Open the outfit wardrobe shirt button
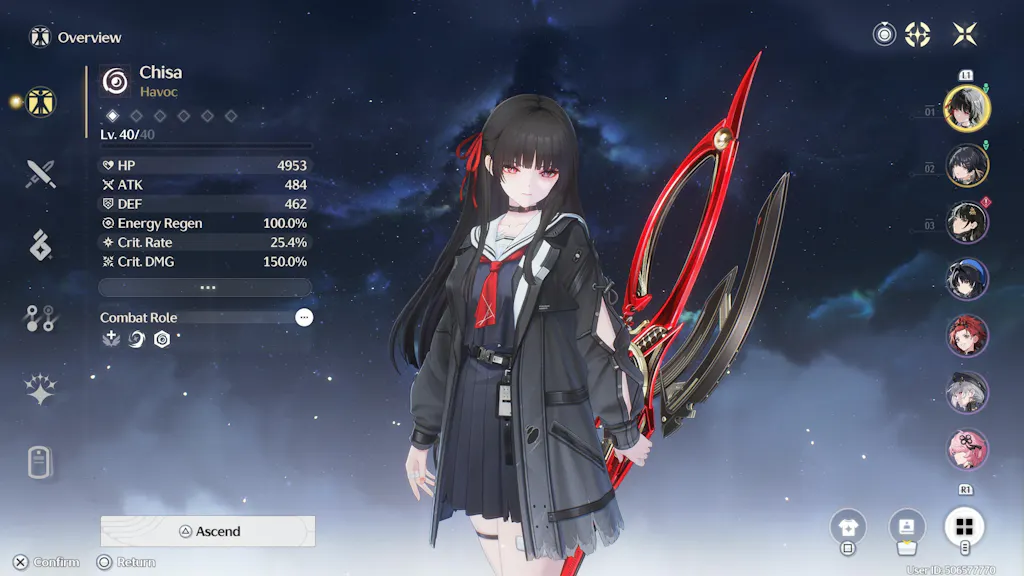This screenshot has height=576, width=1024. click(848, 526)
